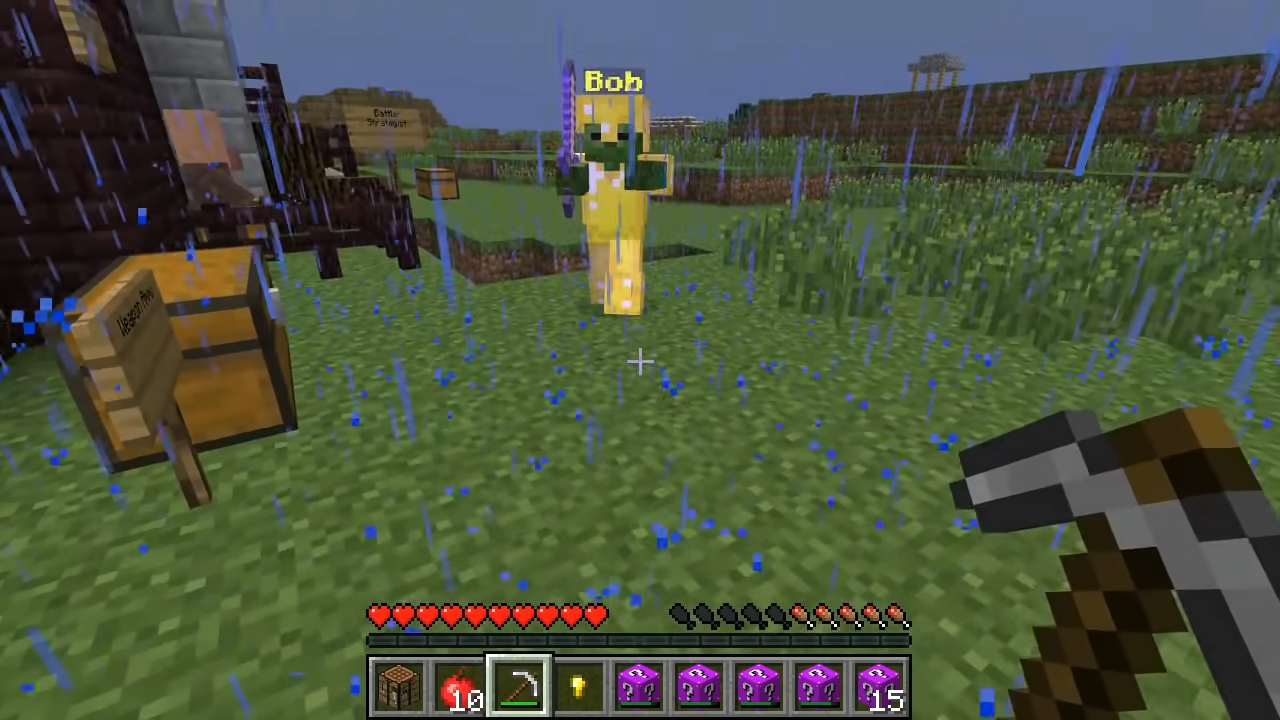Viewport: 1280px width, 720px height.
Task: Click the selected iron pickaxe hotbar slot
Action: click(518, 685)
